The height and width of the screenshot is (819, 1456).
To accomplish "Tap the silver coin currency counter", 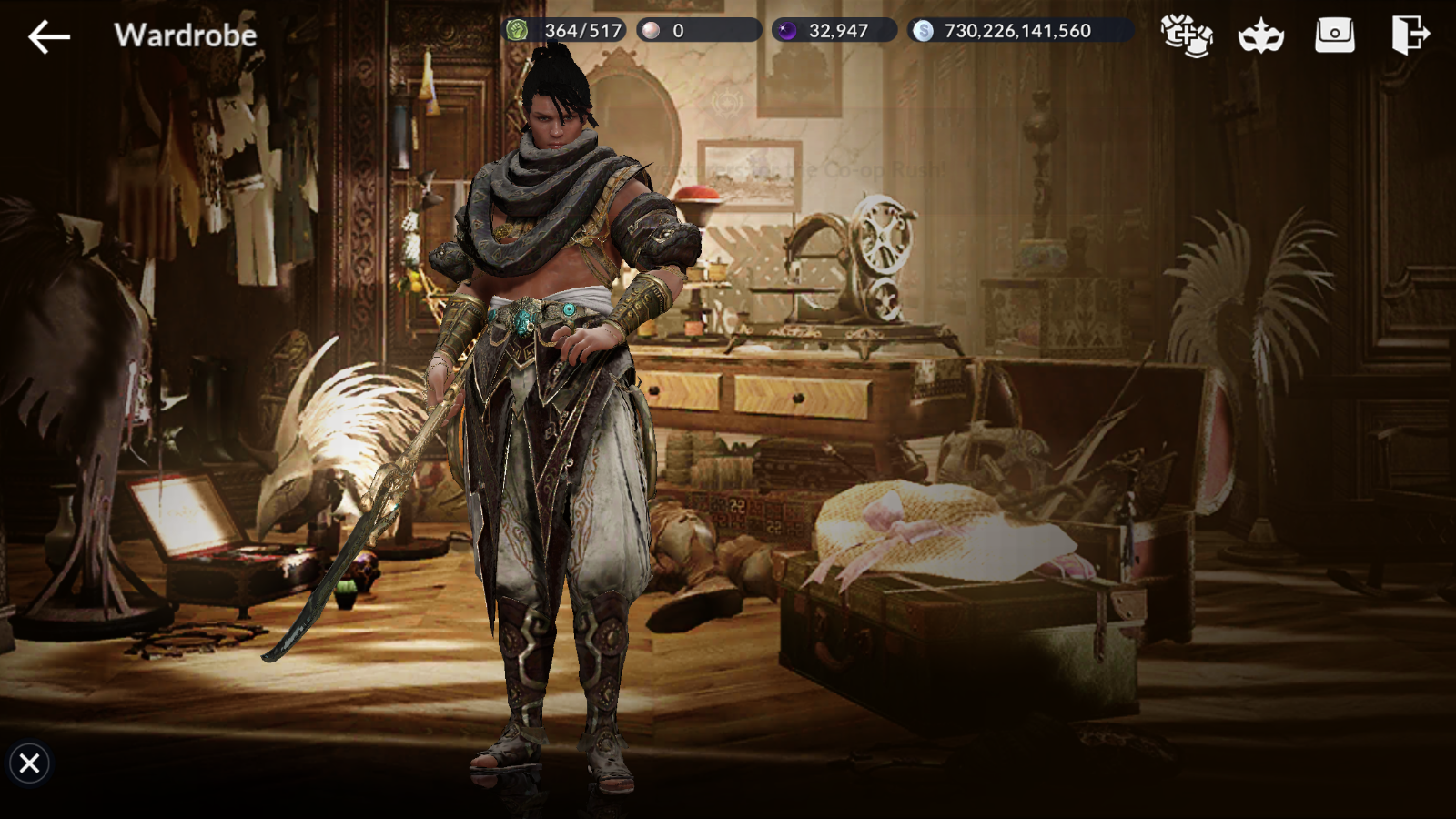I will pyautogui.click(x=1018, y=31).
